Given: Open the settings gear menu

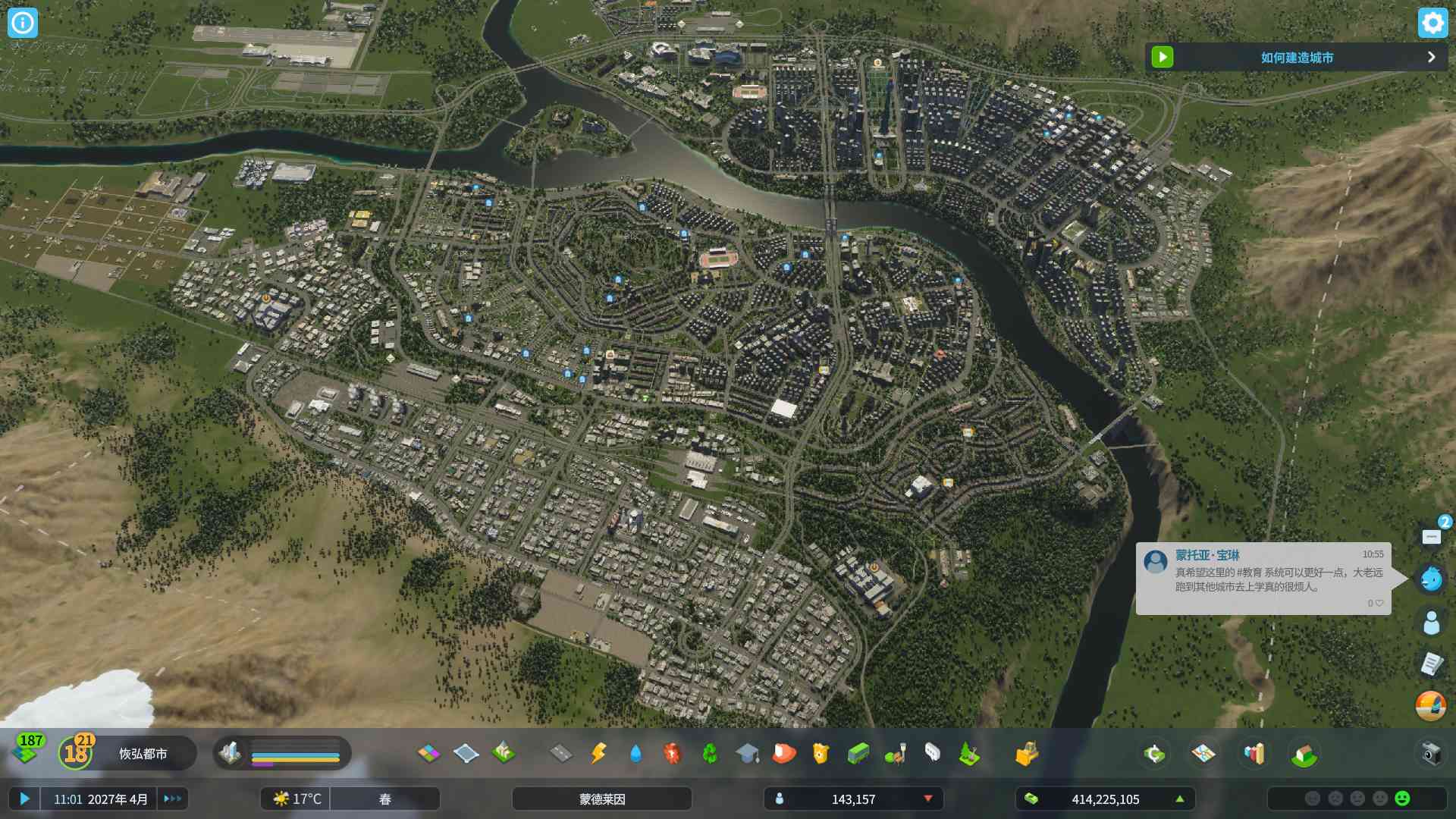Looking at the screenshot, I should coord(1432,24).
